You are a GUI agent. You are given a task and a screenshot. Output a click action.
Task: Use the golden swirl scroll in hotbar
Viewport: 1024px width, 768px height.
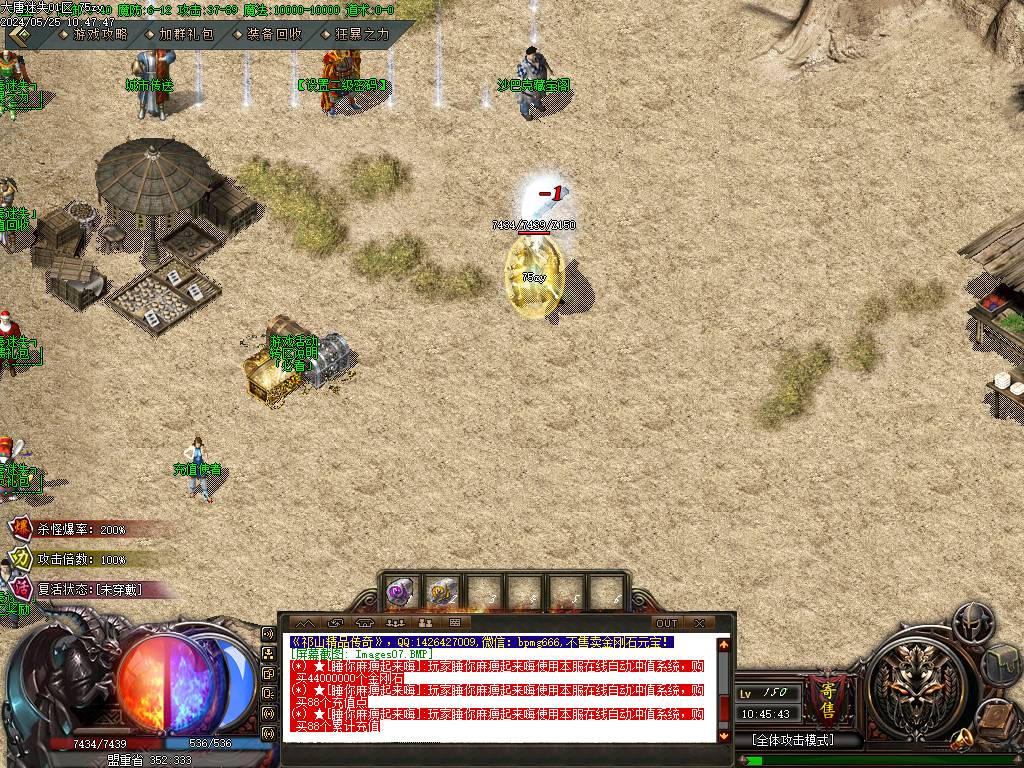(443, 593)
